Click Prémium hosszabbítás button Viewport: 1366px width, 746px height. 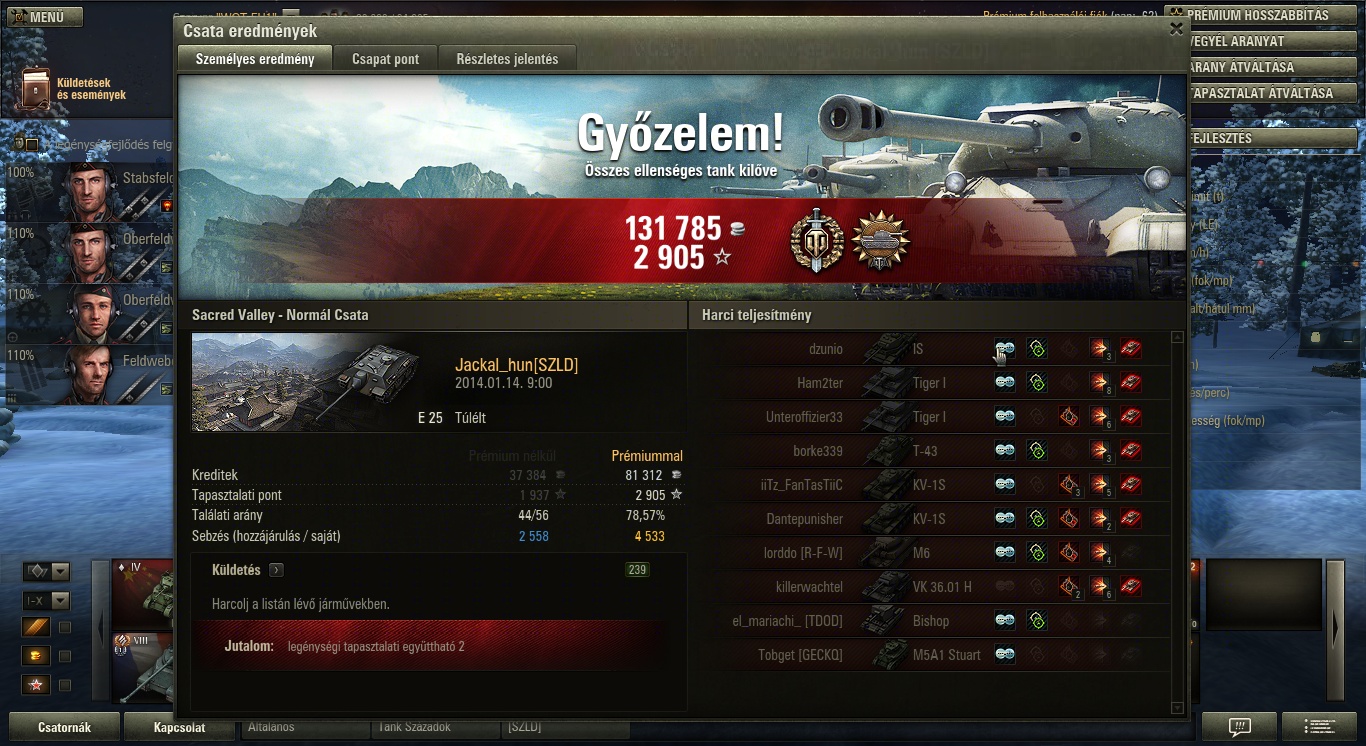(1265, 16)
